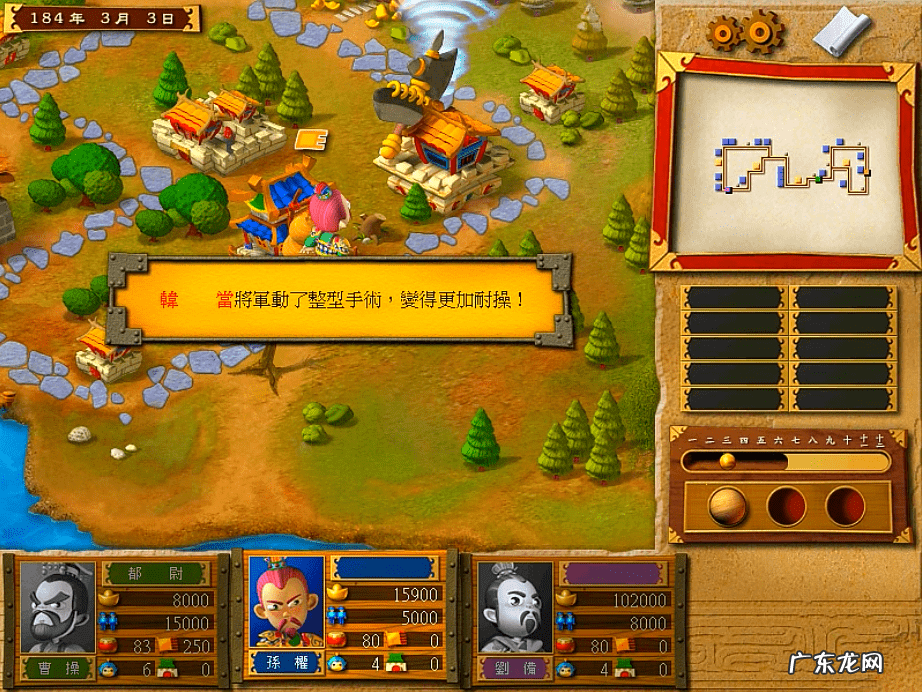Viewport: 922px width, 692px height.
Task: Dismiss the orange message about 韓當
Action: [x=340, y=298]
